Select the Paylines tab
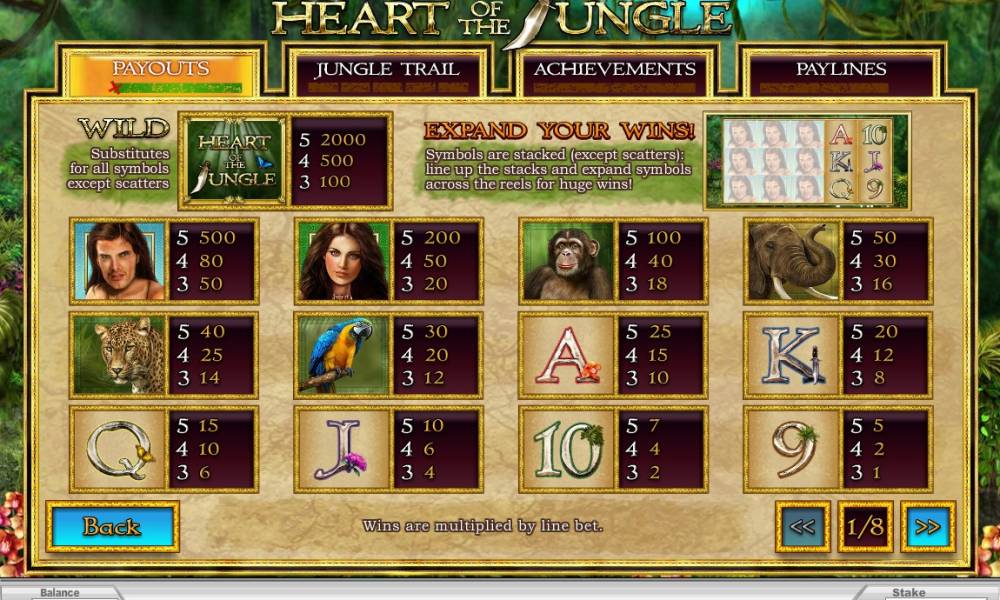The image size is (1000, 600). coord(841,71)
